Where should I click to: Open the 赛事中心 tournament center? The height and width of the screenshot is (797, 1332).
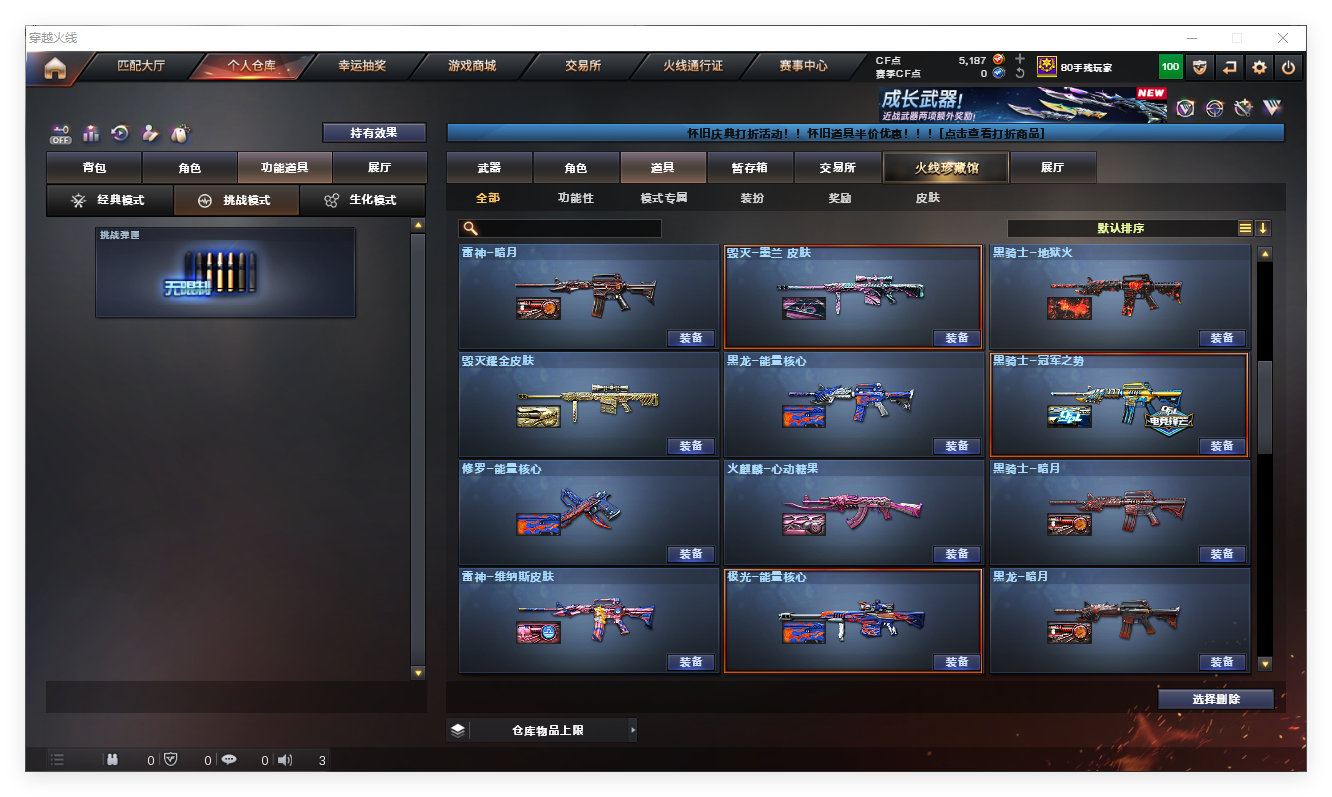803,67
